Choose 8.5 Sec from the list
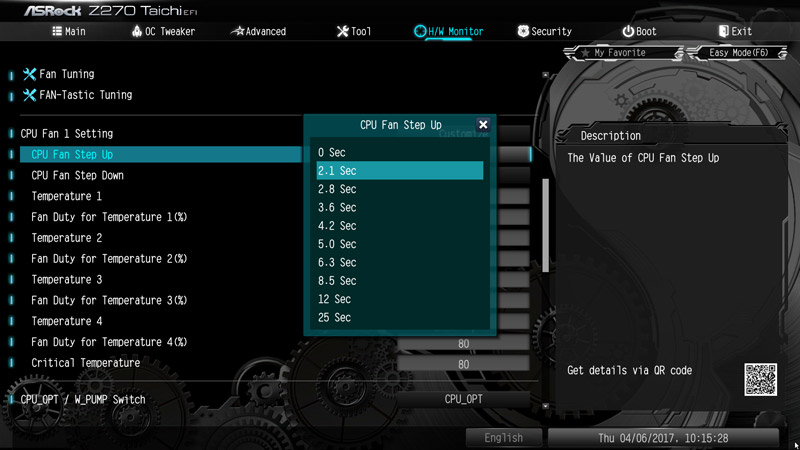Image resolution: width=800 pixels, height=450 pixels. (x=400, y=281)
